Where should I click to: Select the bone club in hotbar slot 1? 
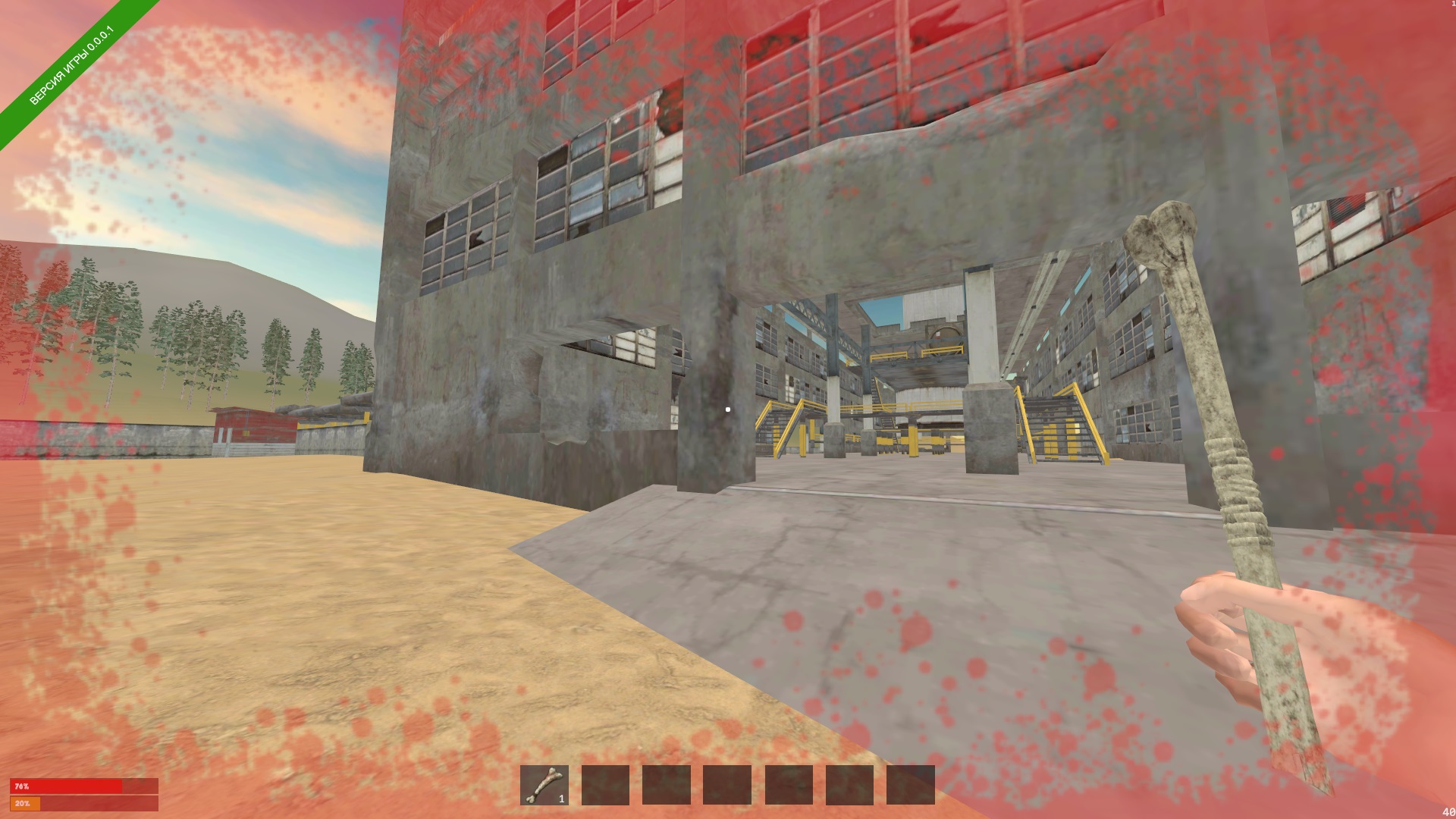(544, 786)
